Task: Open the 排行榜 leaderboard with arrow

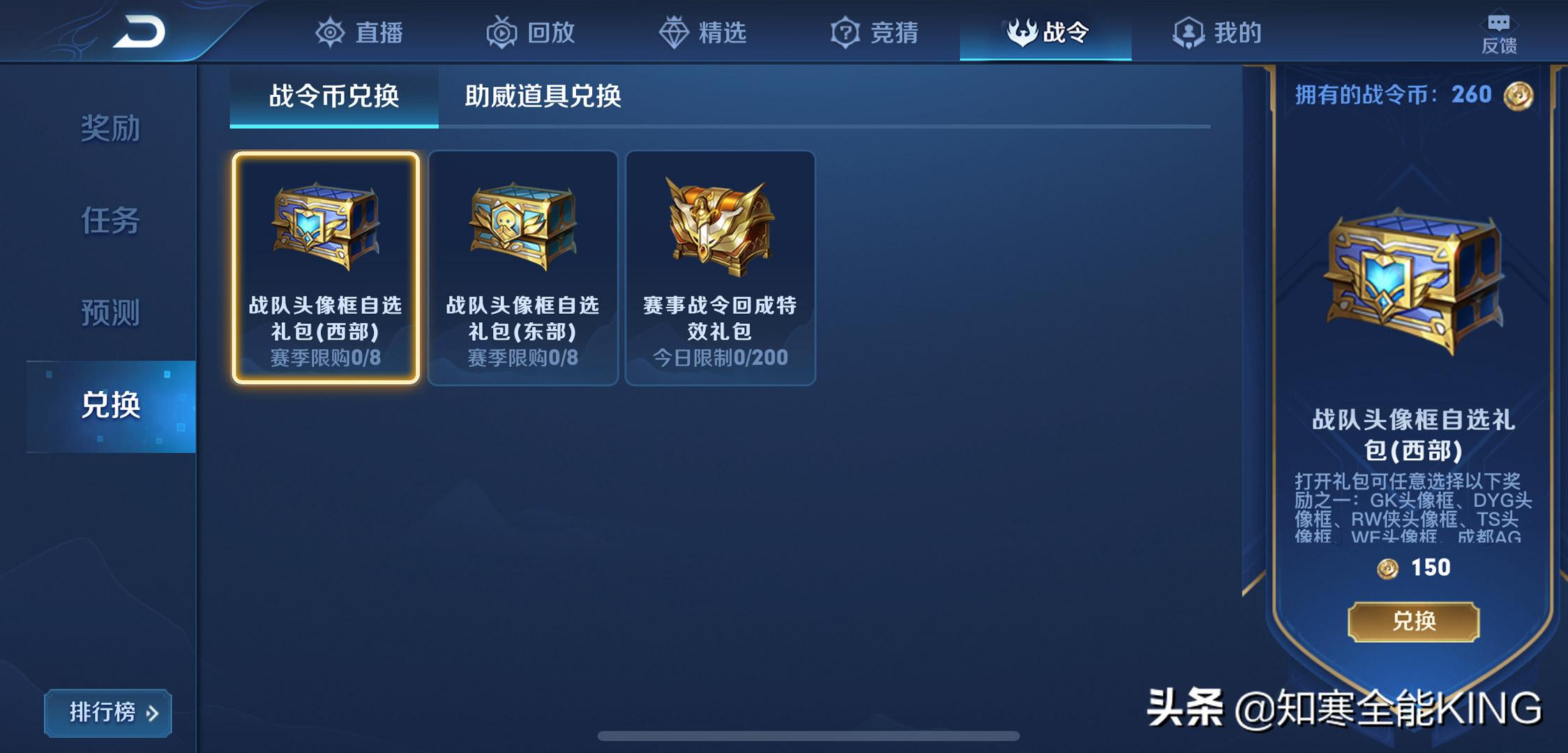Action: (x=107, y=713)
